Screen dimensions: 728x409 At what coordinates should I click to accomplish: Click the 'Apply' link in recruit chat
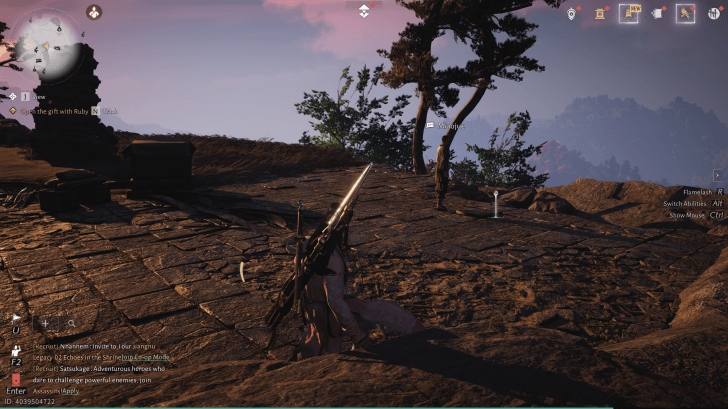70,391
